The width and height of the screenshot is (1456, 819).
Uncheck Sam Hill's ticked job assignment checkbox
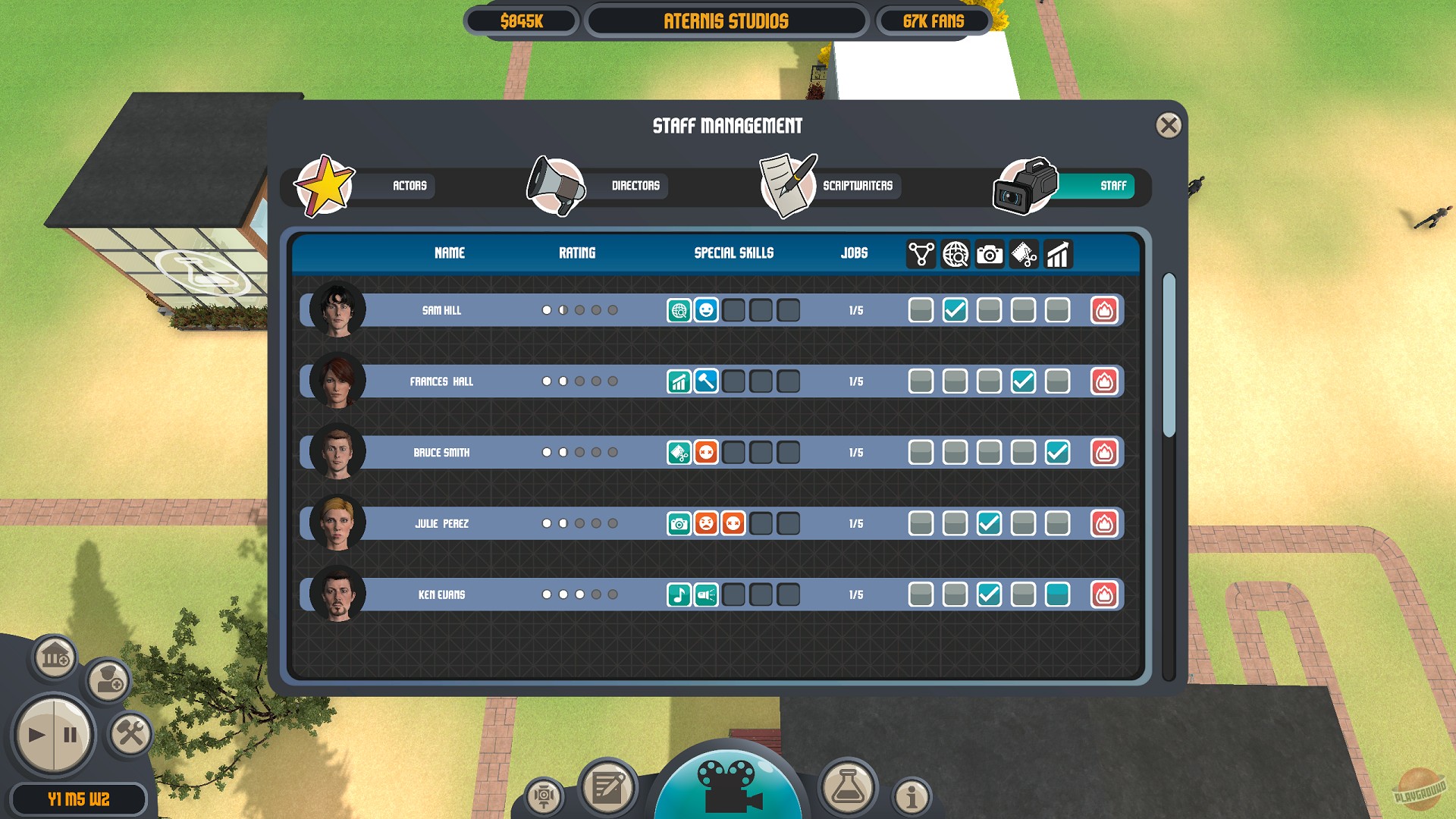click(955, 310)
